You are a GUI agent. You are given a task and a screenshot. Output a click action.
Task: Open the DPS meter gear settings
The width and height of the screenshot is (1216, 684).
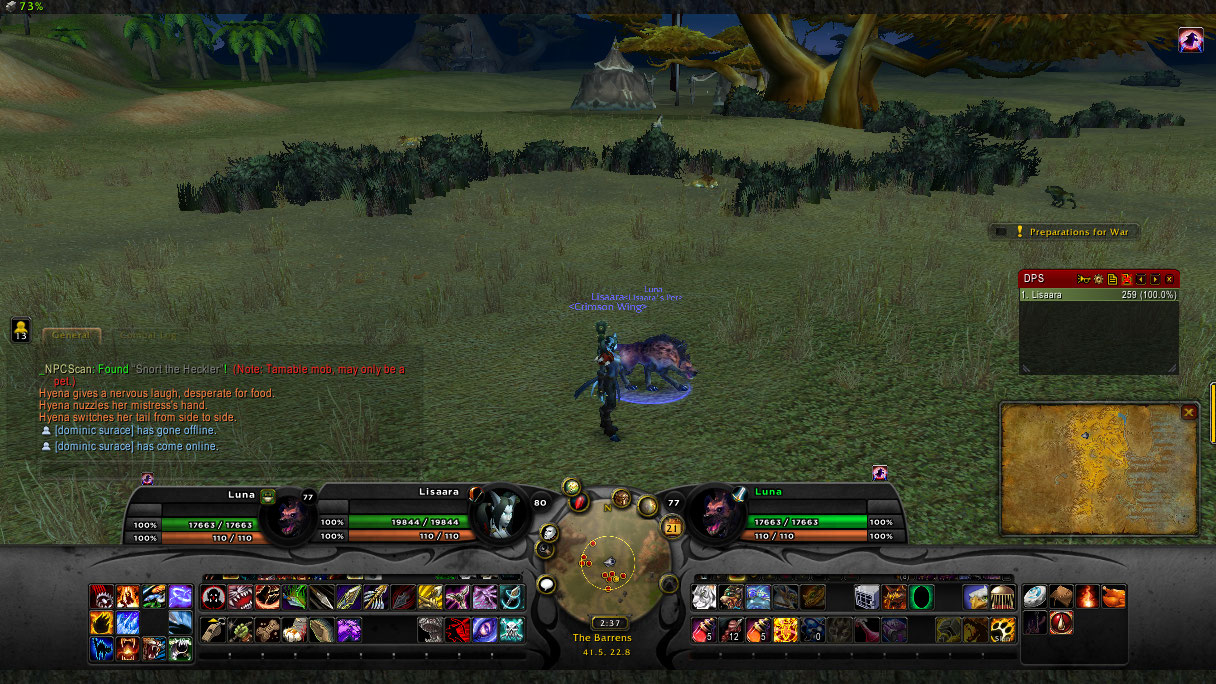(x=1097, y=279)
